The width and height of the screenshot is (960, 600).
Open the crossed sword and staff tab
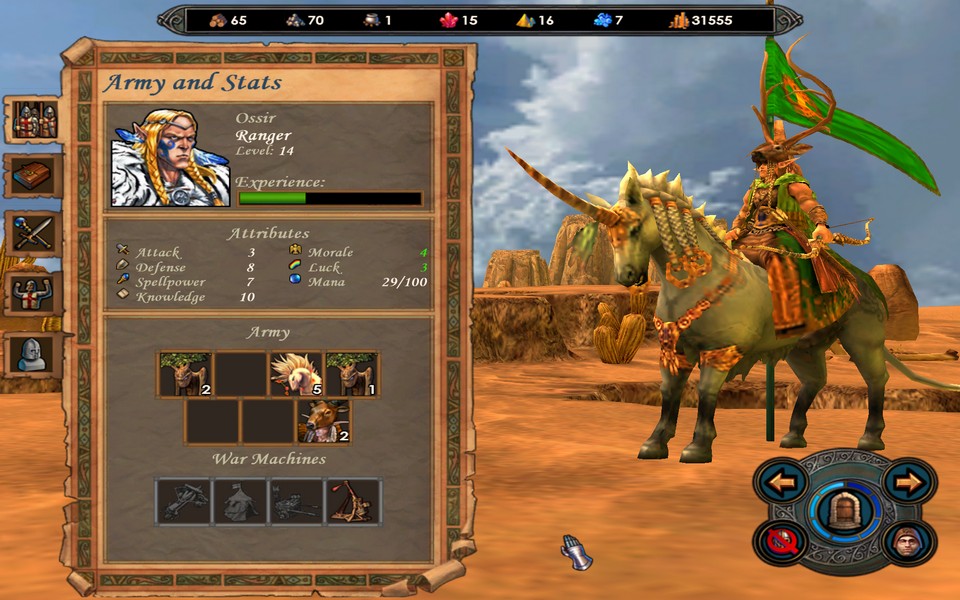34,235
